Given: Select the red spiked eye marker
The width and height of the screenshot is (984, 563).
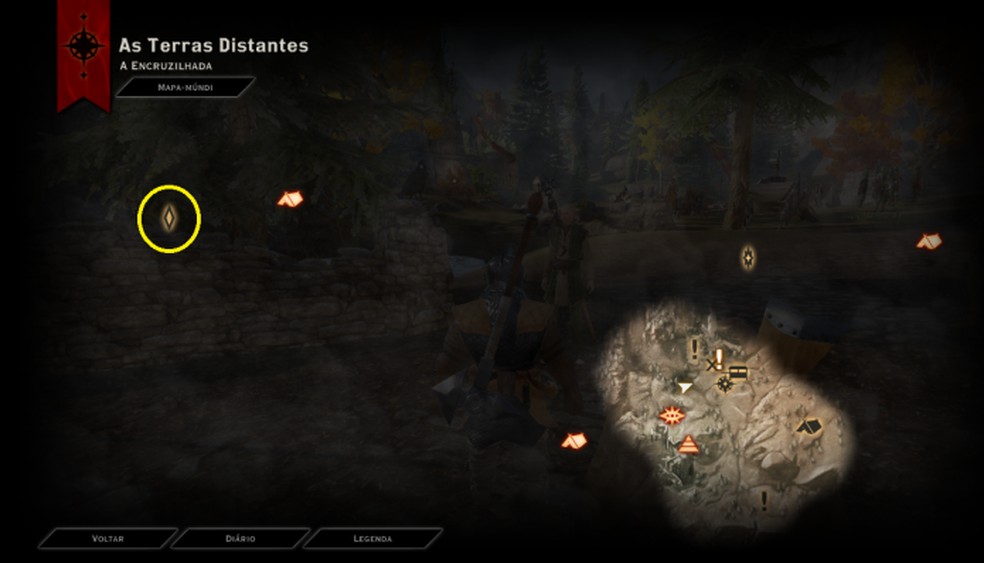Looking at the screenshot, I should pos(671,415).
